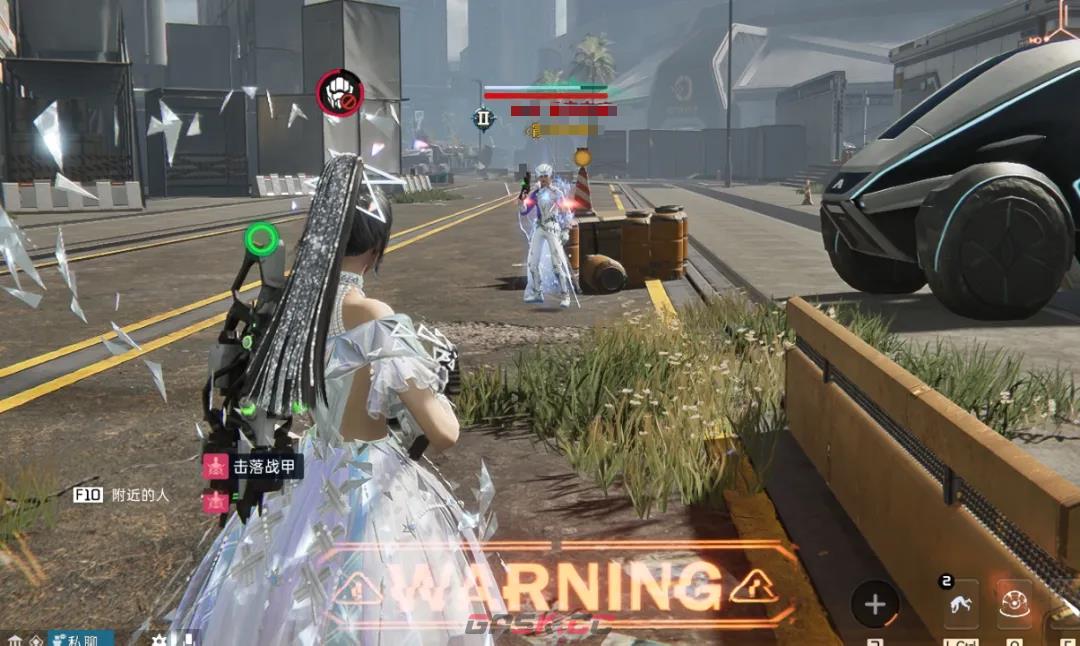Screen dimensions: 1080x646
Task: Activate the dome-shaped gadget ability
Action: pos(1014,604)
